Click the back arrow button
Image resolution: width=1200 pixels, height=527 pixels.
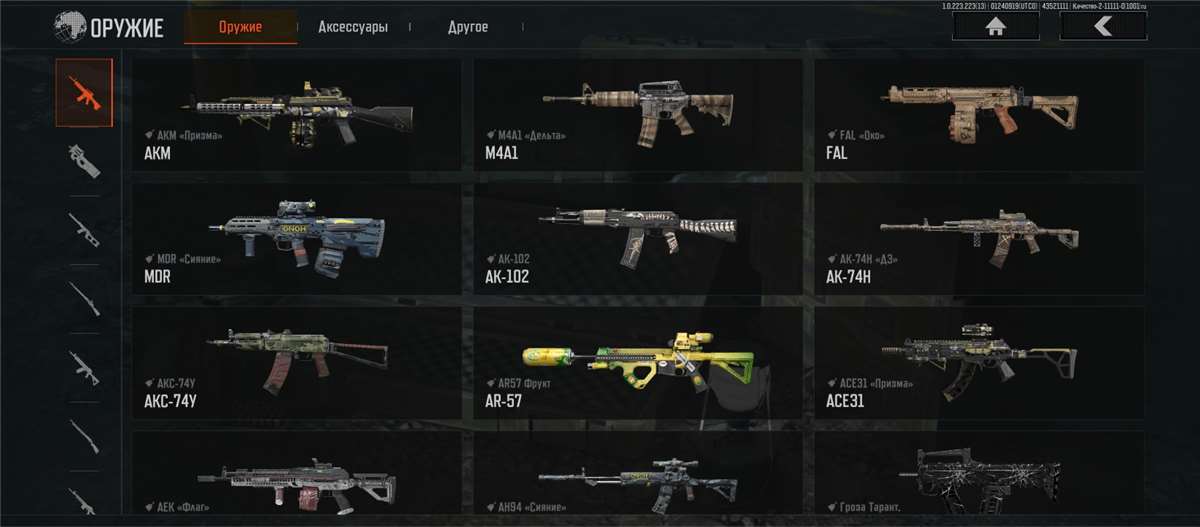click(1103, 27)
